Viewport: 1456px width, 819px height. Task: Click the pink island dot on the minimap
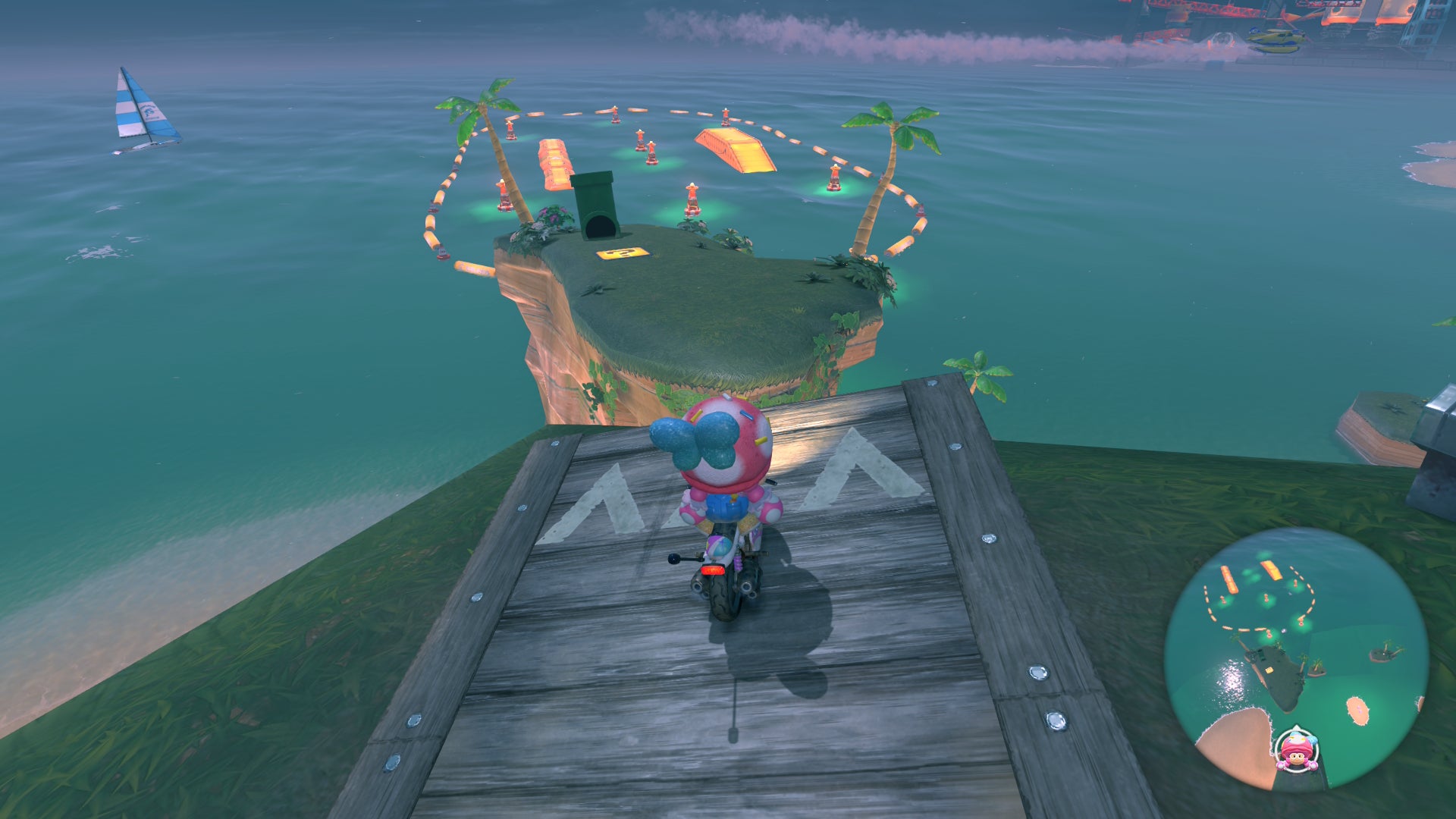point(1358,710)
